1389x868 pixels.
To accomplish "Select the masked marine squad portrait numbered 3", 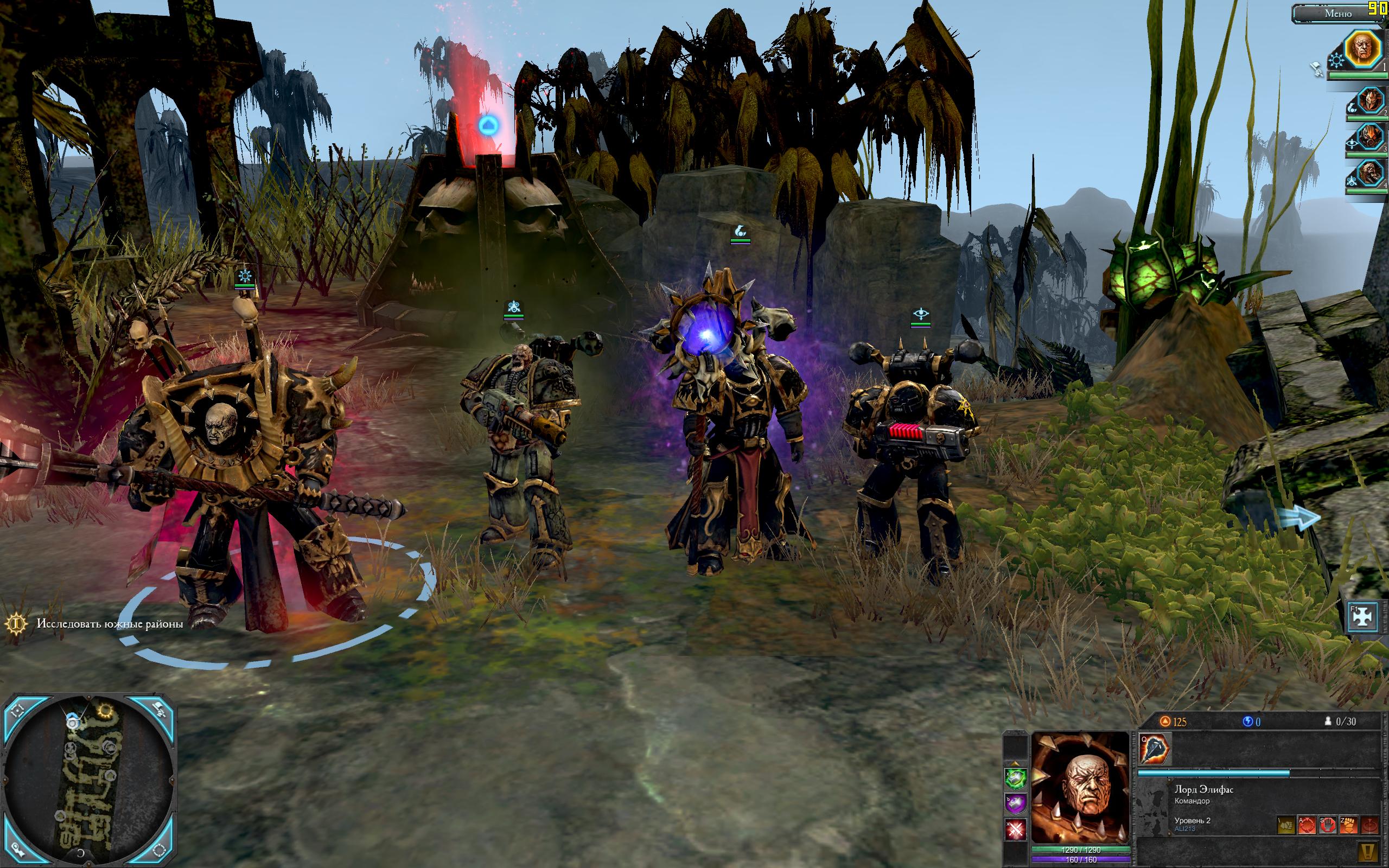I will point(1369,138).
